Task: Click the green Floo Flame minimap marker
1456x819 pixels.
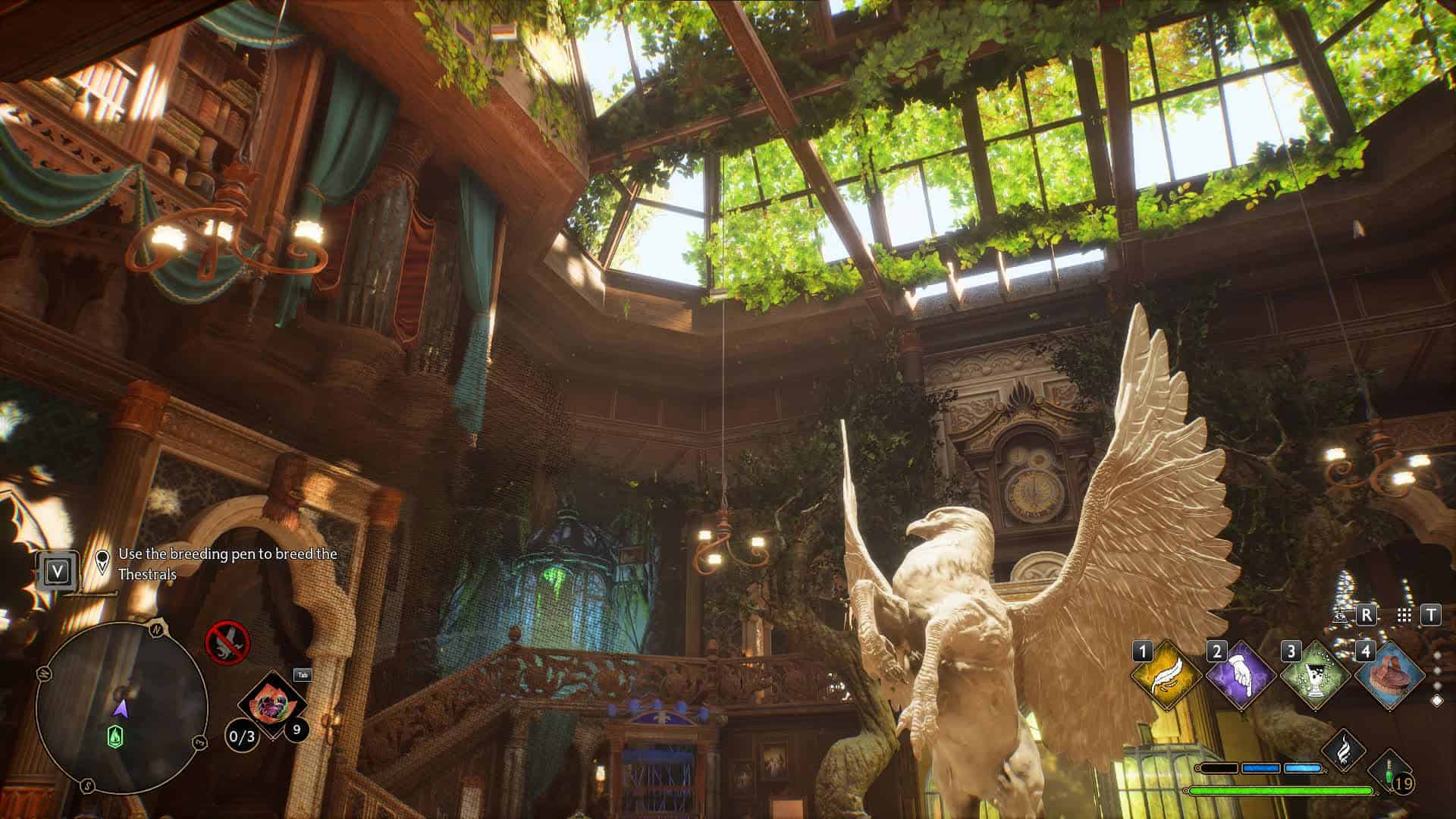Action: (x=115, y=736)
